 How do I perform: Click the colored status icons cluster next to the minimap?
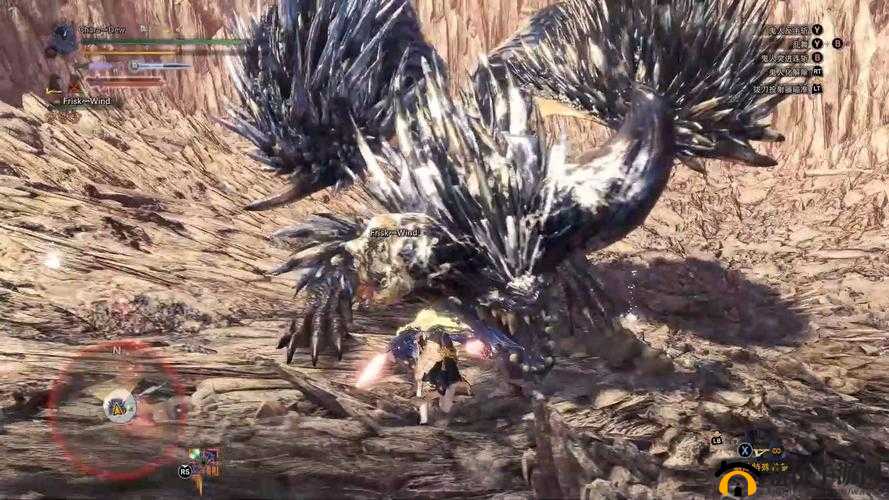click(203, 462)
